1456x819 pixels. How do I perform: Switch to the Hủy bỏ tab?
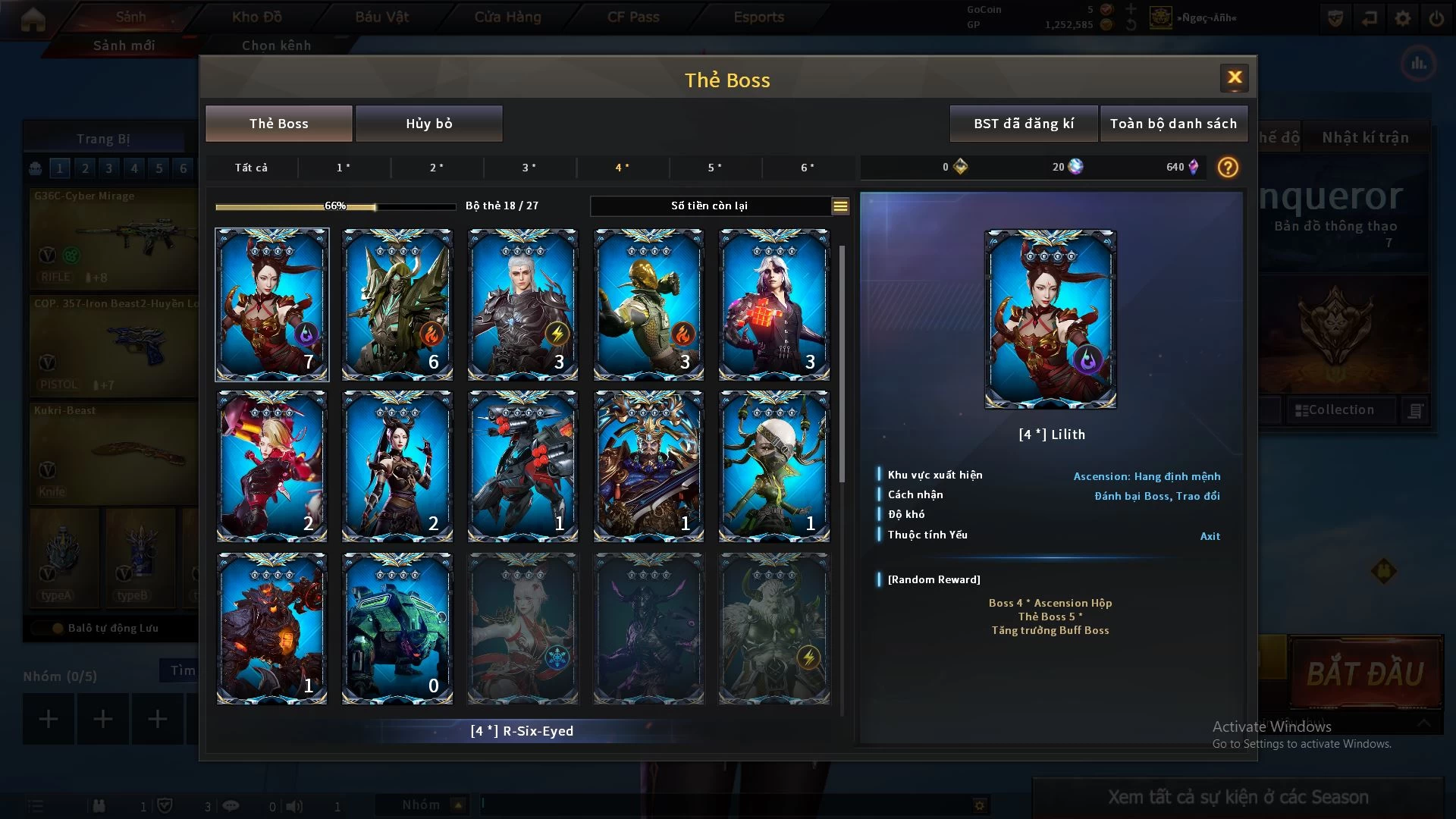click(428, 124)
